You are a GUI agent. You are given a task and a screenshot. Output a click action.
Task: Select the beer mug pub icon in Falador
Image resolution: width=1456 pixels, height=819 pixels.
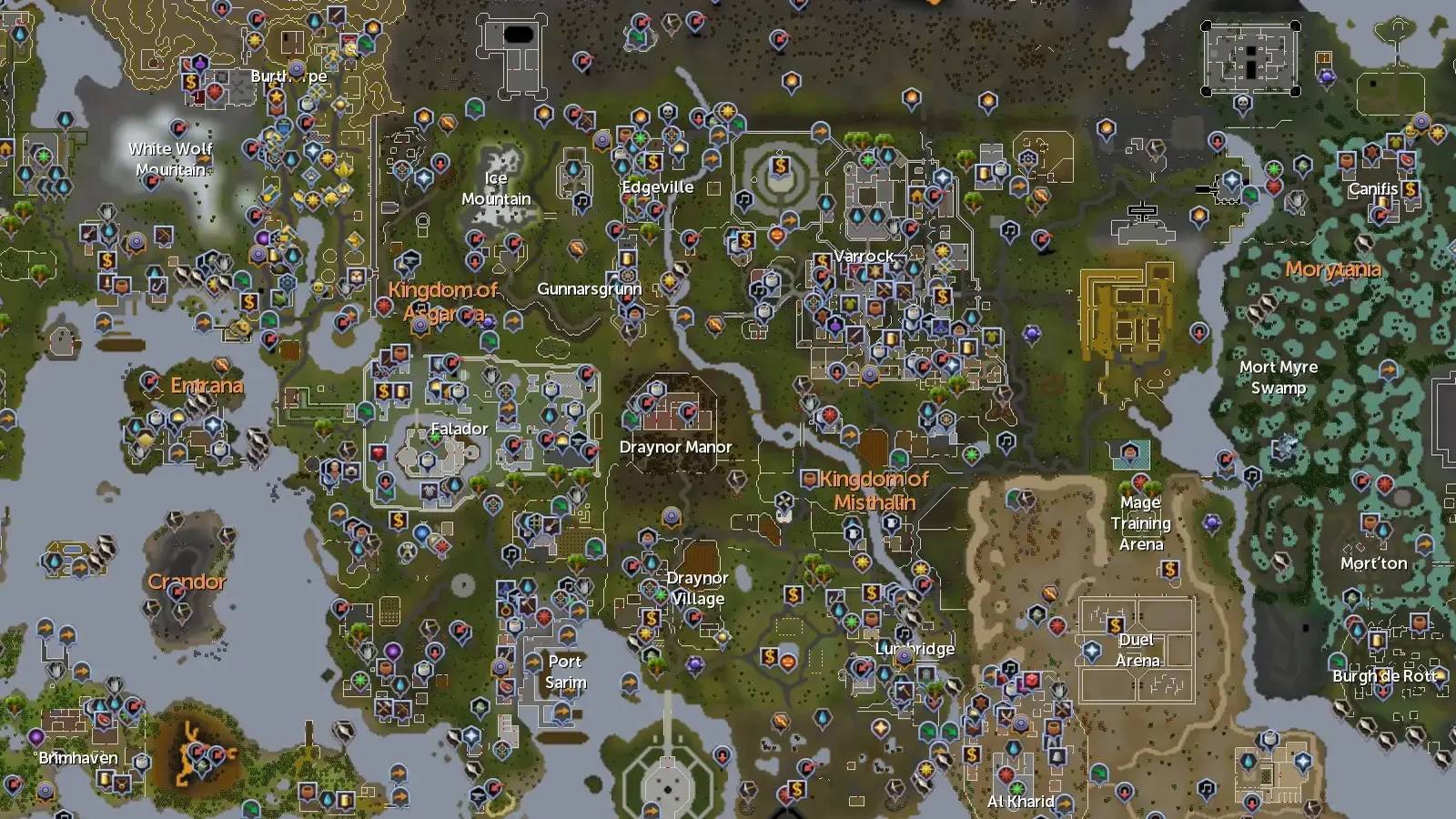[400, 392]
